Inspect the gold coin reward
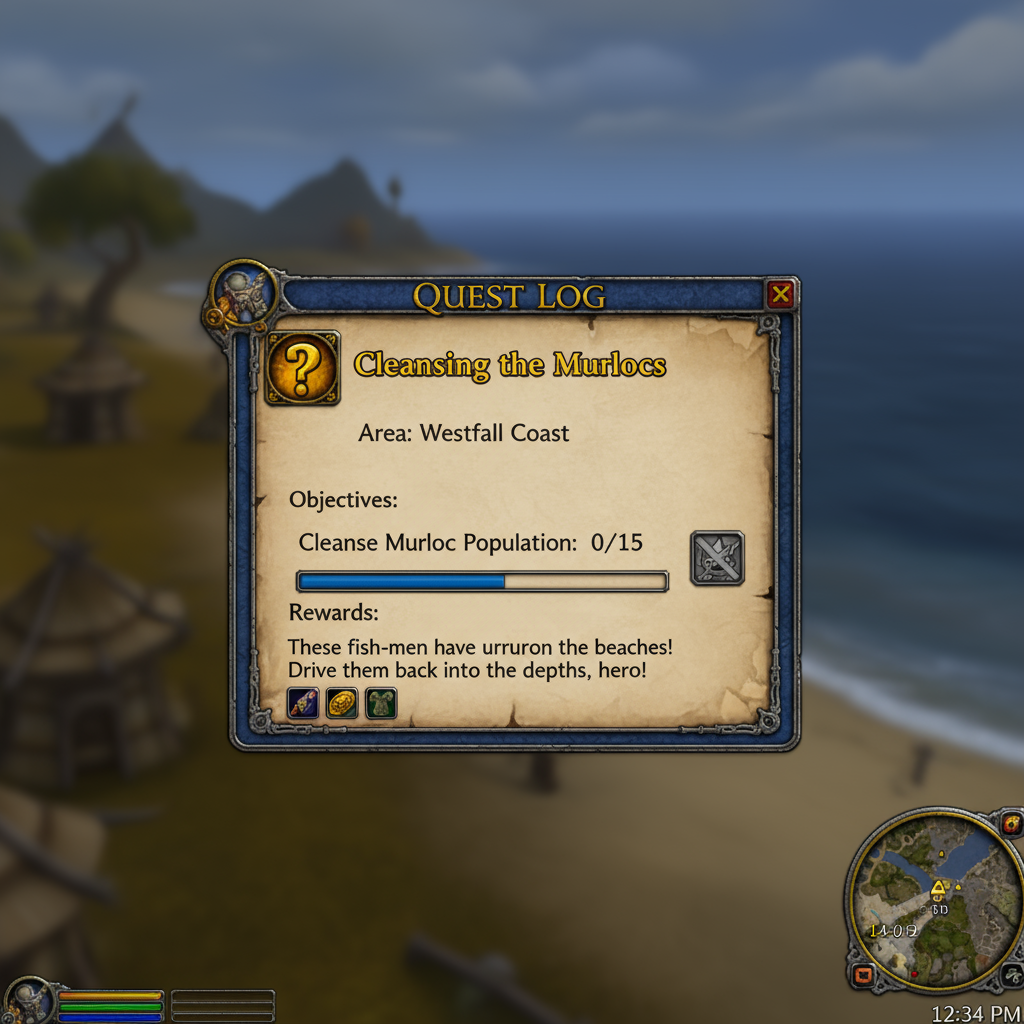The height and width of the screenshot is (1024, 1024). (x=342, y=703)
